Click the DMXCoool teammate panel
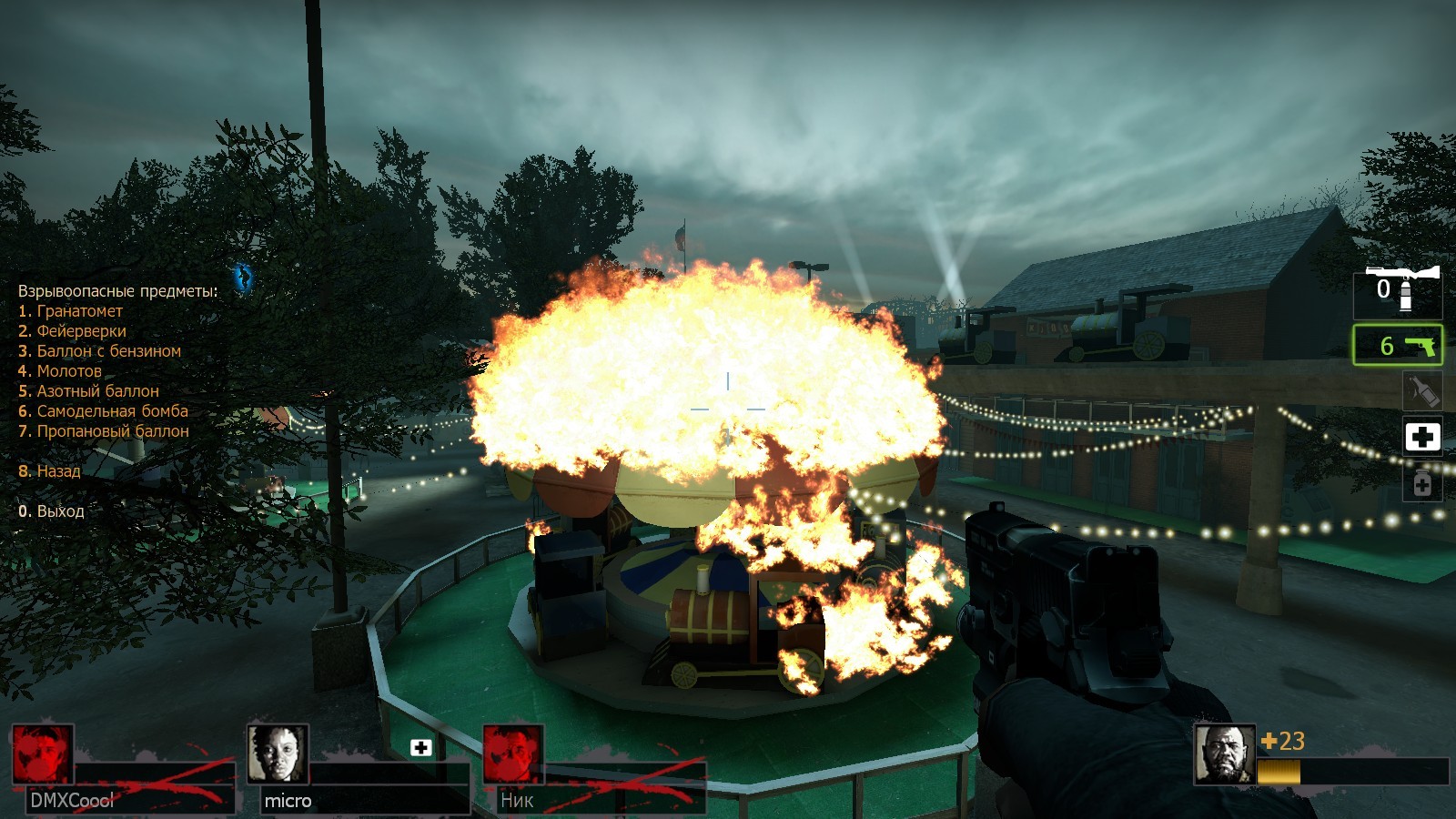Viewport: 1456px width, 819px height. pyautogui.click(x=123, y=769)
